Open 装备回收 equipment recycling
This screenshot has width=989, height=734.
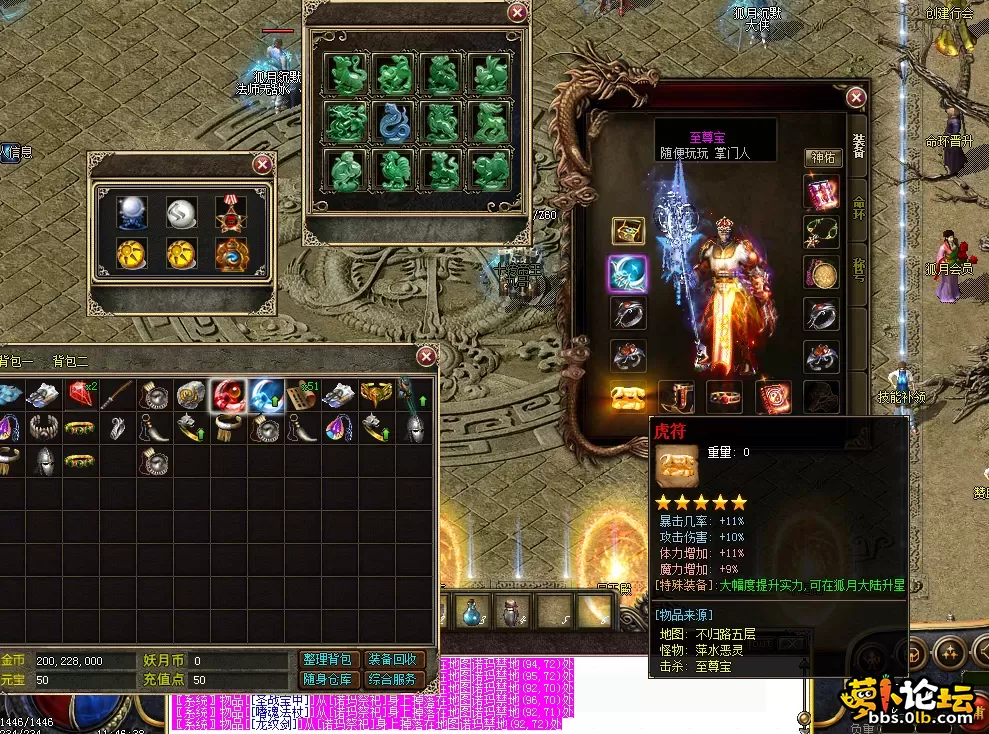[393, 660]
